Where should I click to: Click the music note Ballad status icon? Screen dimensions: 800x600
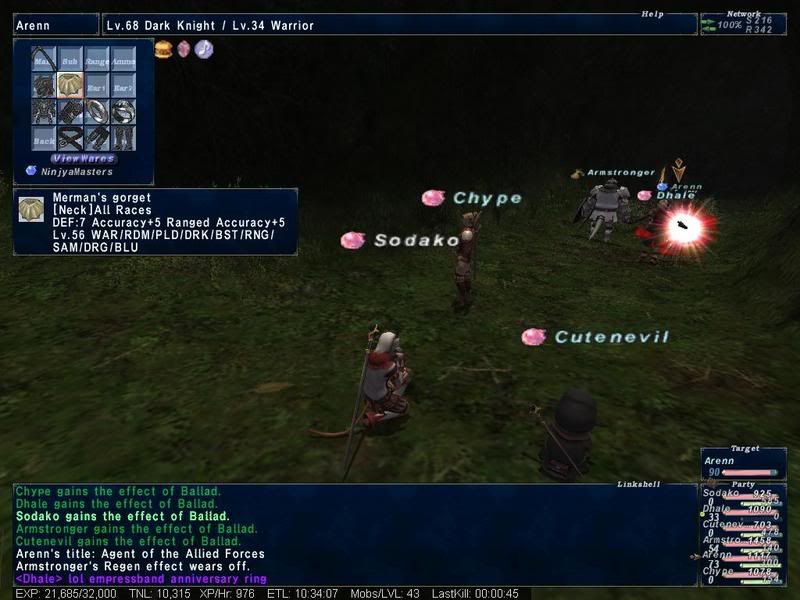pos(204,49)
